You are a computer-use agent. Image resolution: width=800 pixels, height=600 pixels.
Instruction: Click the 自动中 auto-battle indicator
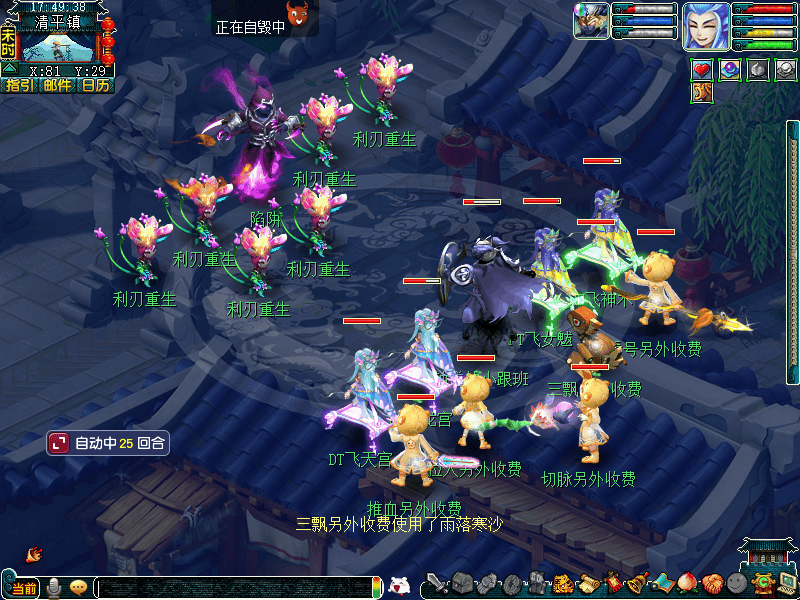pyautogui.click(x=107, y=442)
